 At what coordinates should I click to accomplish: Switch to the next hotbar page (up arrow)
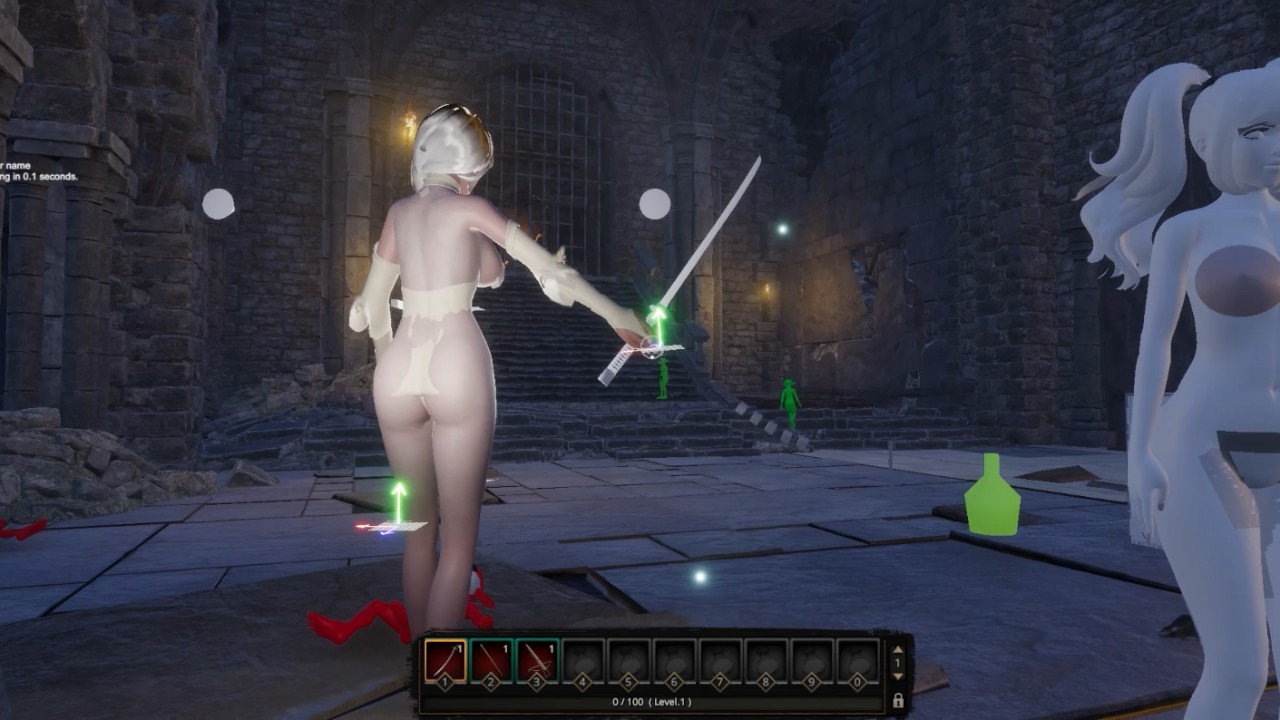click(897, 650)
